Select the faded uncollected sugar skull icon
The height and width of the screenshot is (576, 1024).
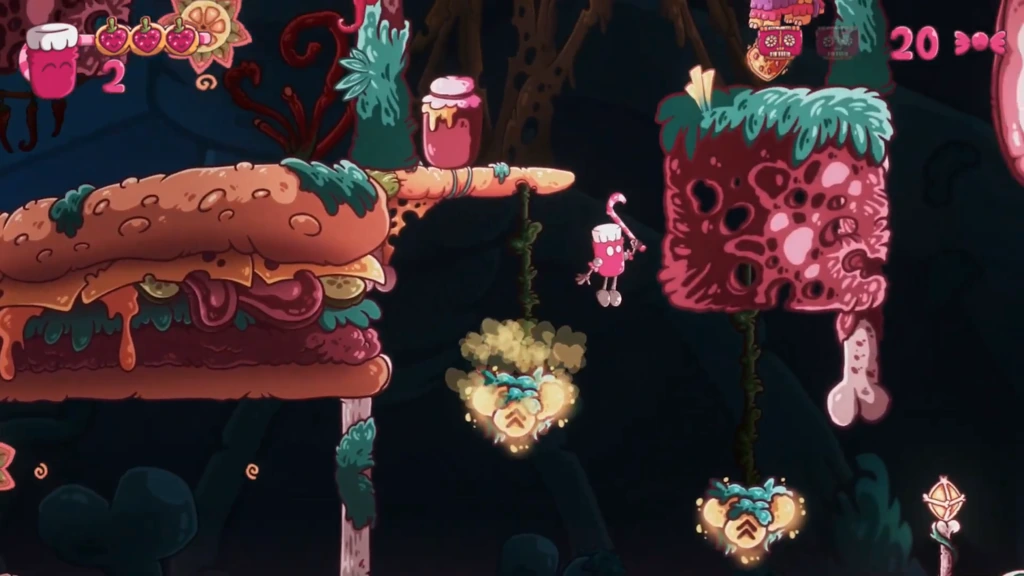point(836,42)
